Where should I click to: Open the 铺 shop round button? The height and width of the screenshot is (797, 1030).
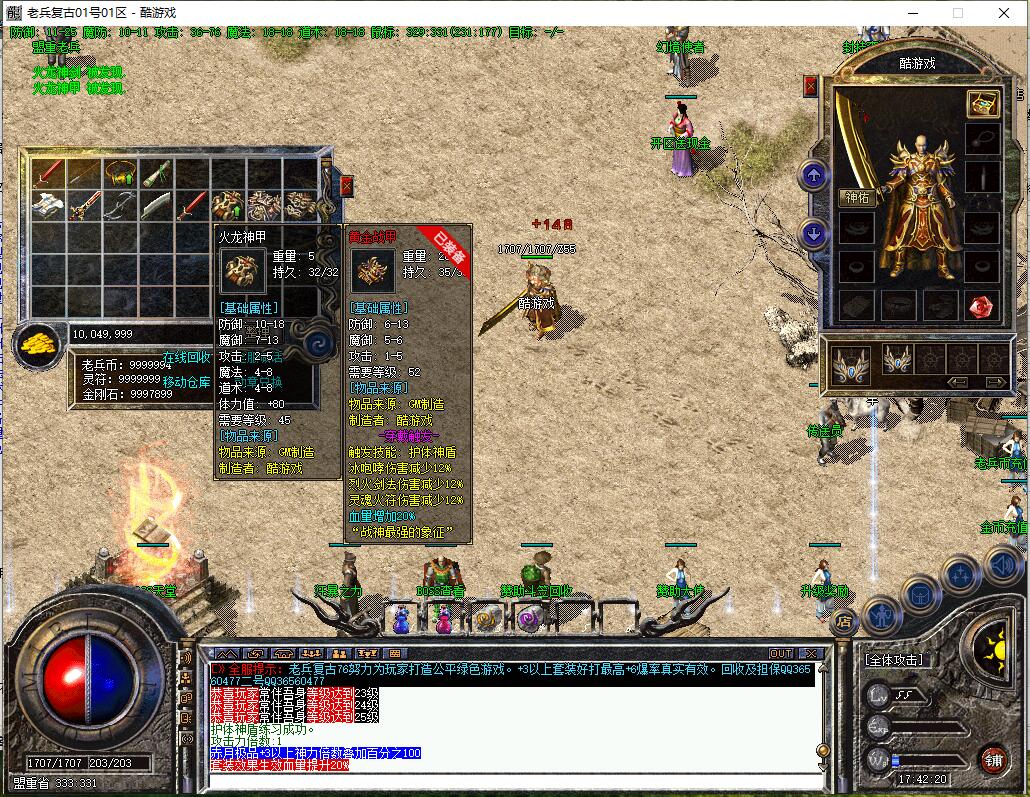[992, 760]
